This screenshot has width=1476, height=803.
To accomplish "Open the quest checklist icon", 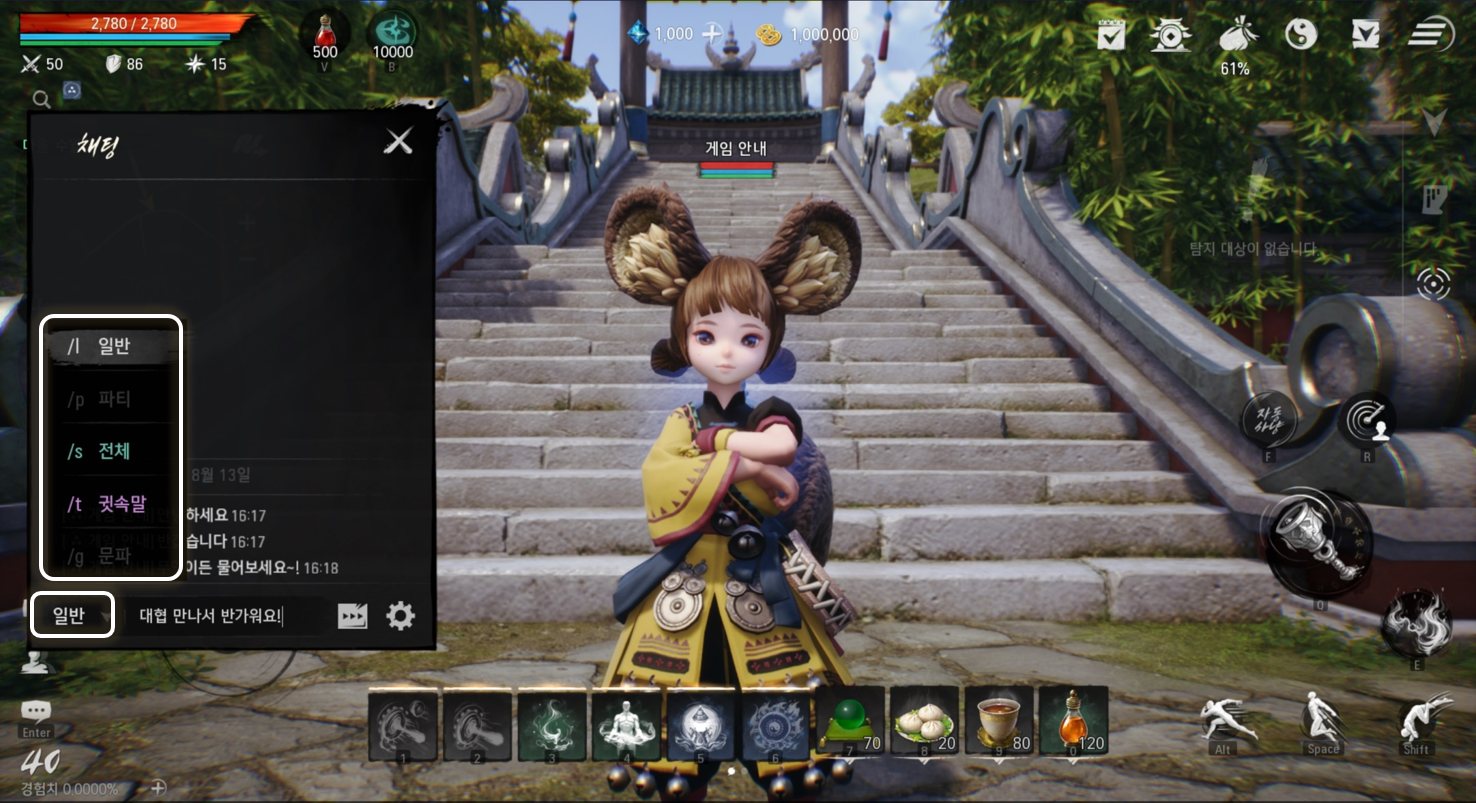I will 1111,36.
